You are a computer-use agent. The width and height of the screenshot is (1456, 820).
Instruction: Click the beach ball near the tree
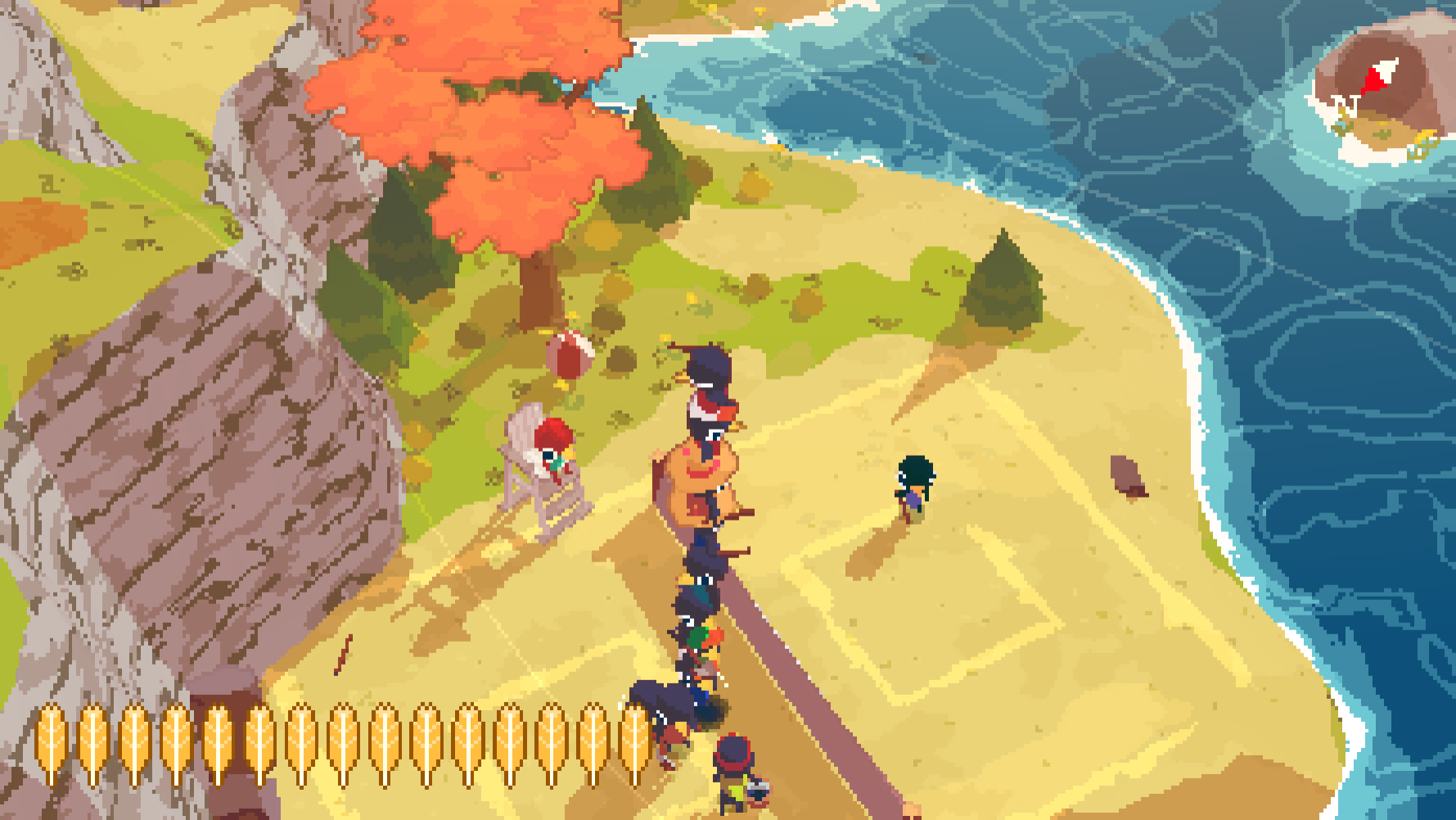point(571,352)
